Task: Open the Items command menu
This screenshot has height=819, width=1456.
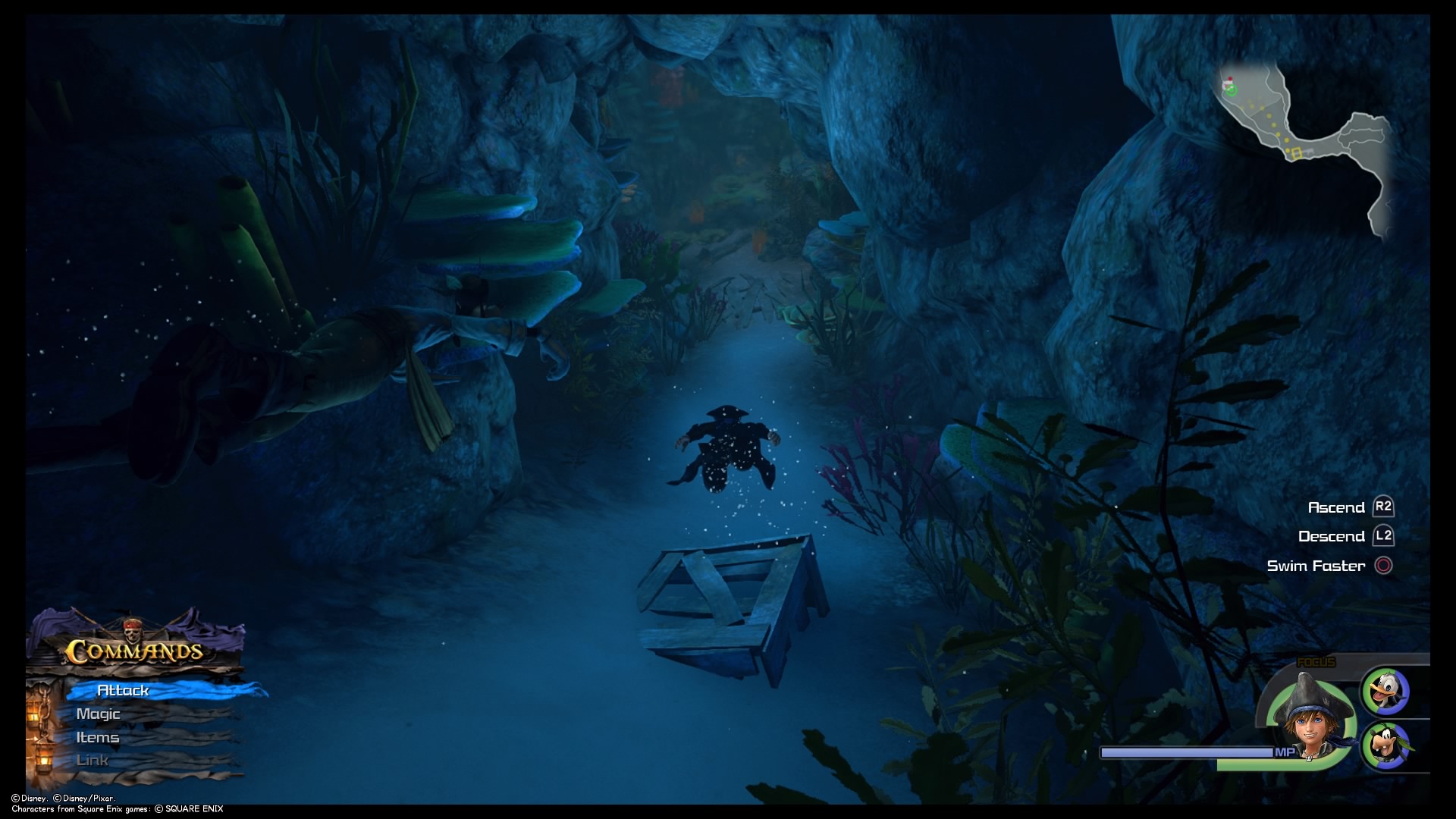Action: [97, 736]
